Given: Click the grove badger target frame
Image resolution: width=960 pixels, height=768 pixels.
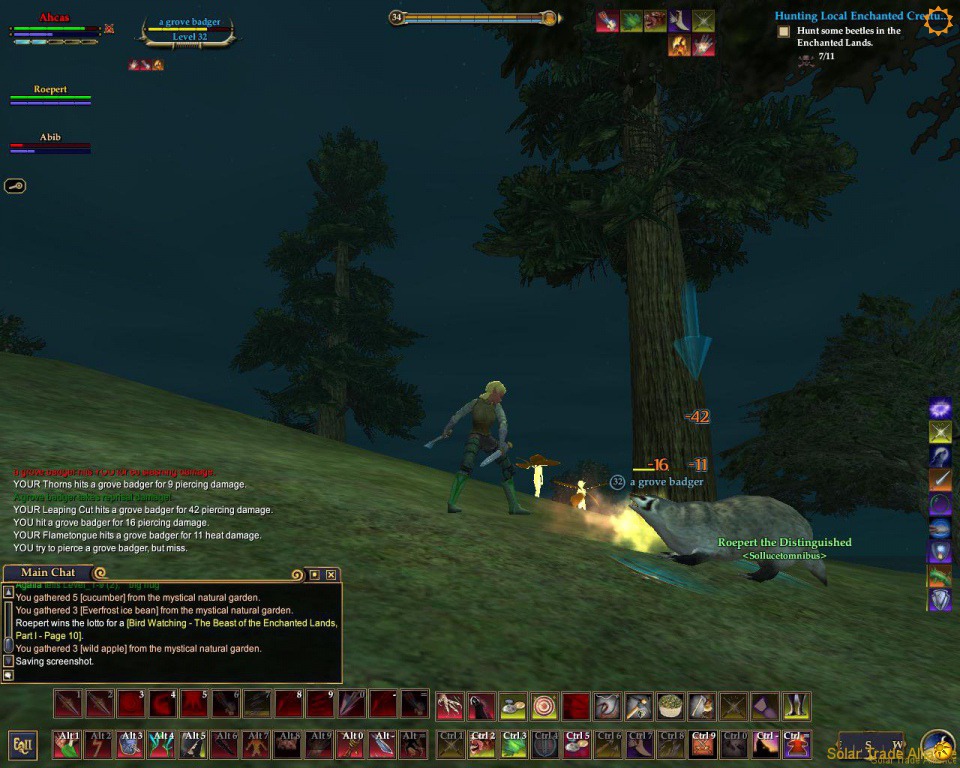Looking at the screenshot, I should pyautogui.click(x=189, y=30).
